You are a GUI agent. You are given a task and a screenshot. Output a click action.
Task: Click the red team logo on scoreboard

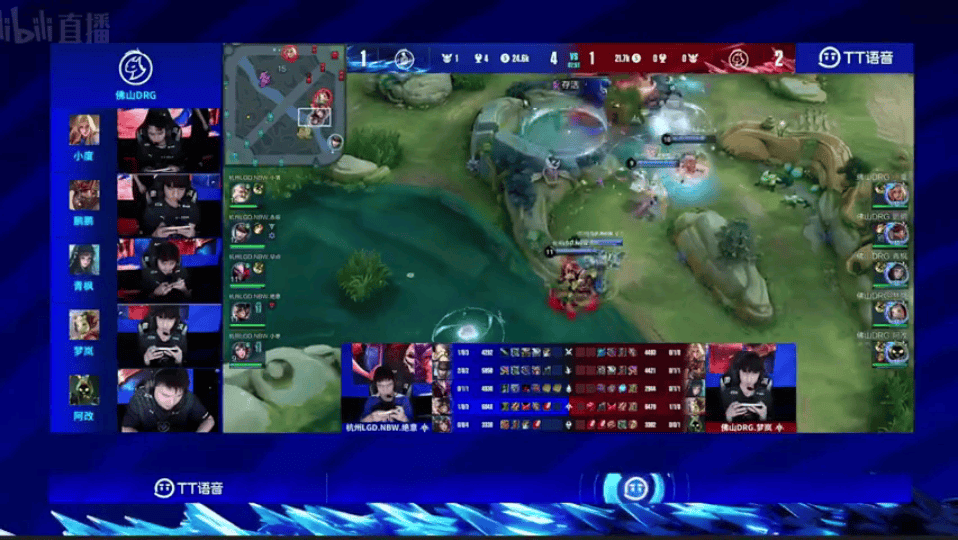(739, 58)
